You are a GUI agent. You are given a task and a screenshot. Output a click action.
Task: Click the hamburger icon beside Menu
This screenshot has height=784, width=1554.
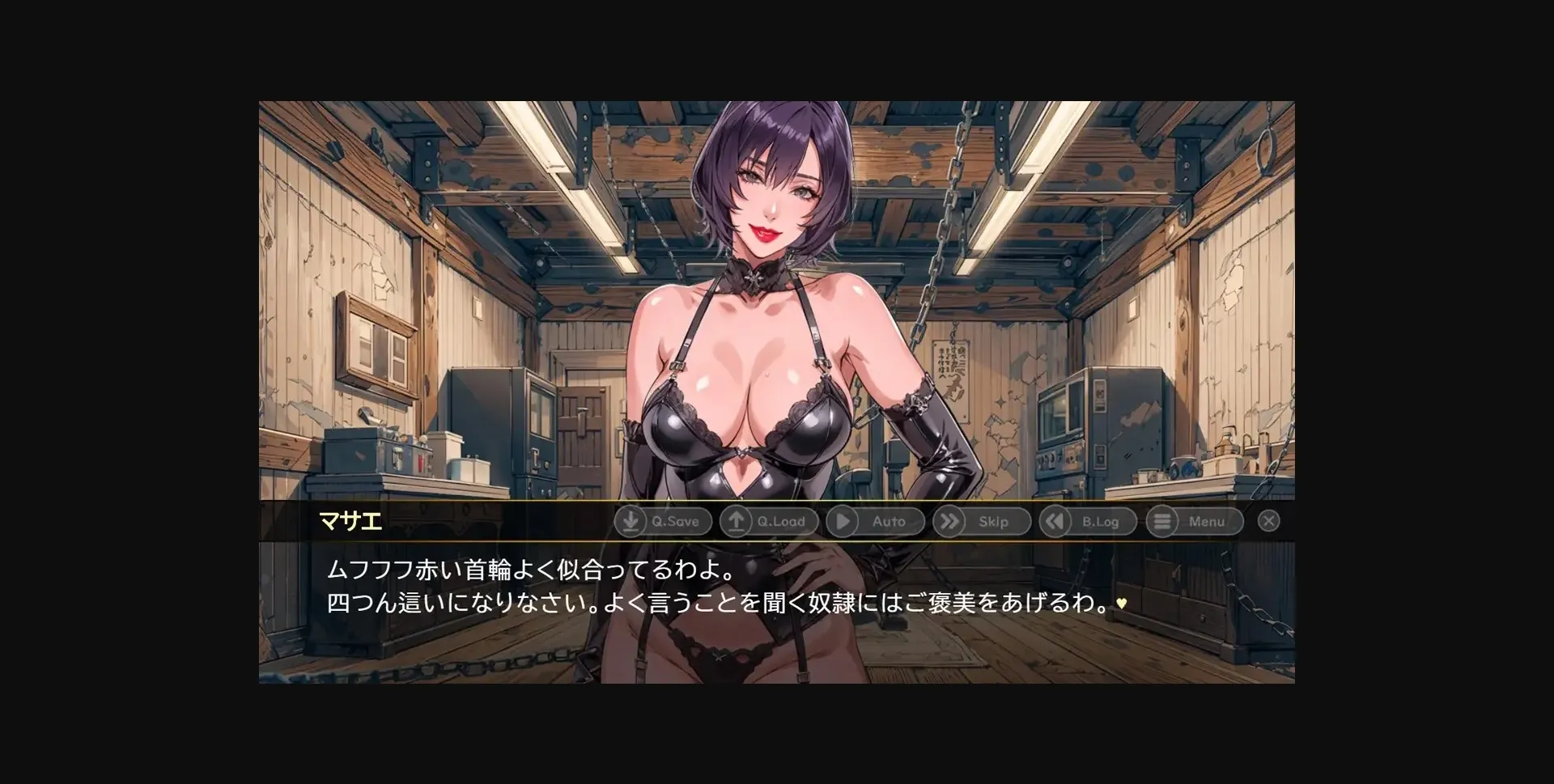[1164, 522]
